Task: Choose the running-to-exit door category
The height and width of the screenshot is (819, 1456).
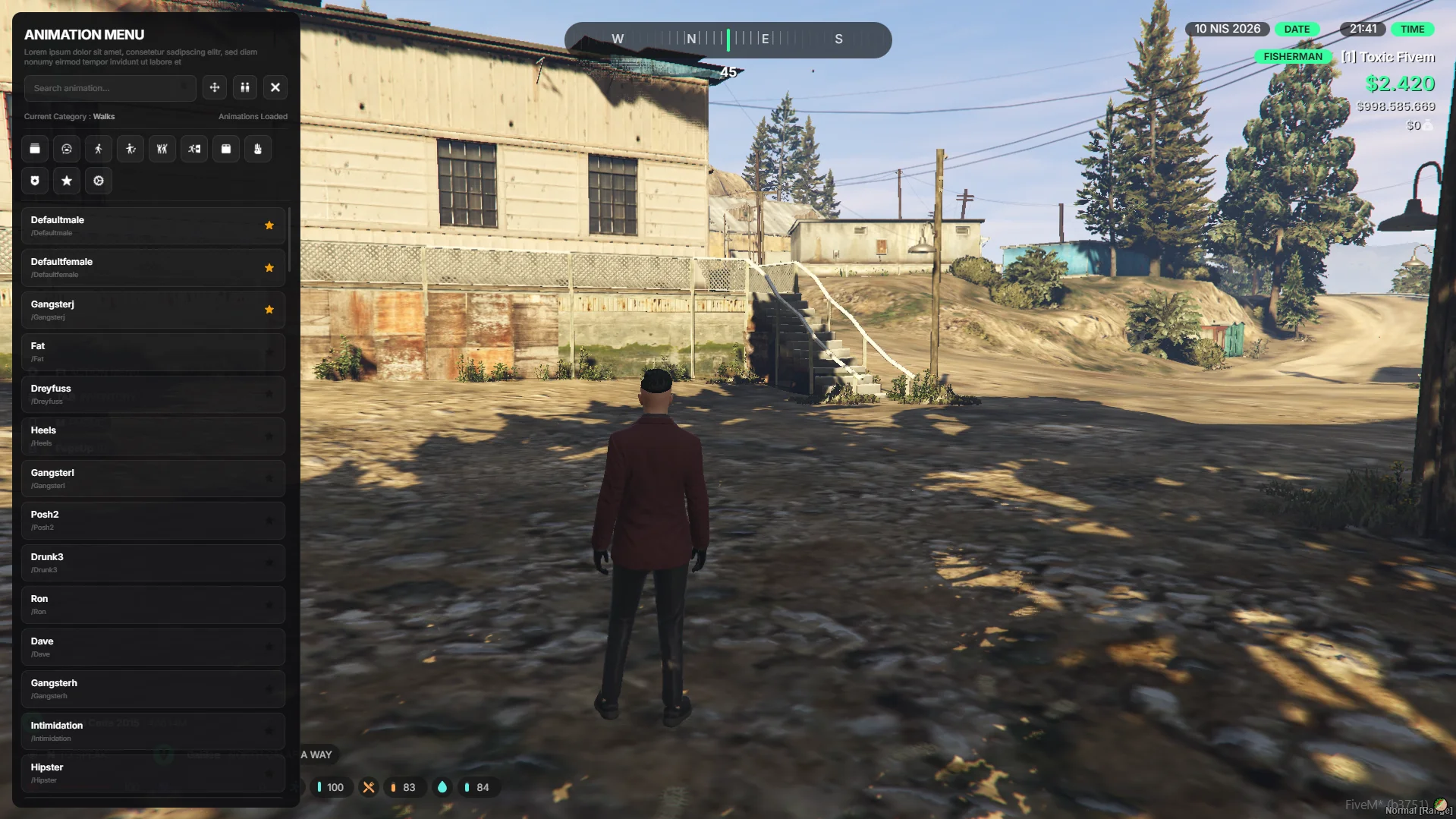Action: coord(194,150)
